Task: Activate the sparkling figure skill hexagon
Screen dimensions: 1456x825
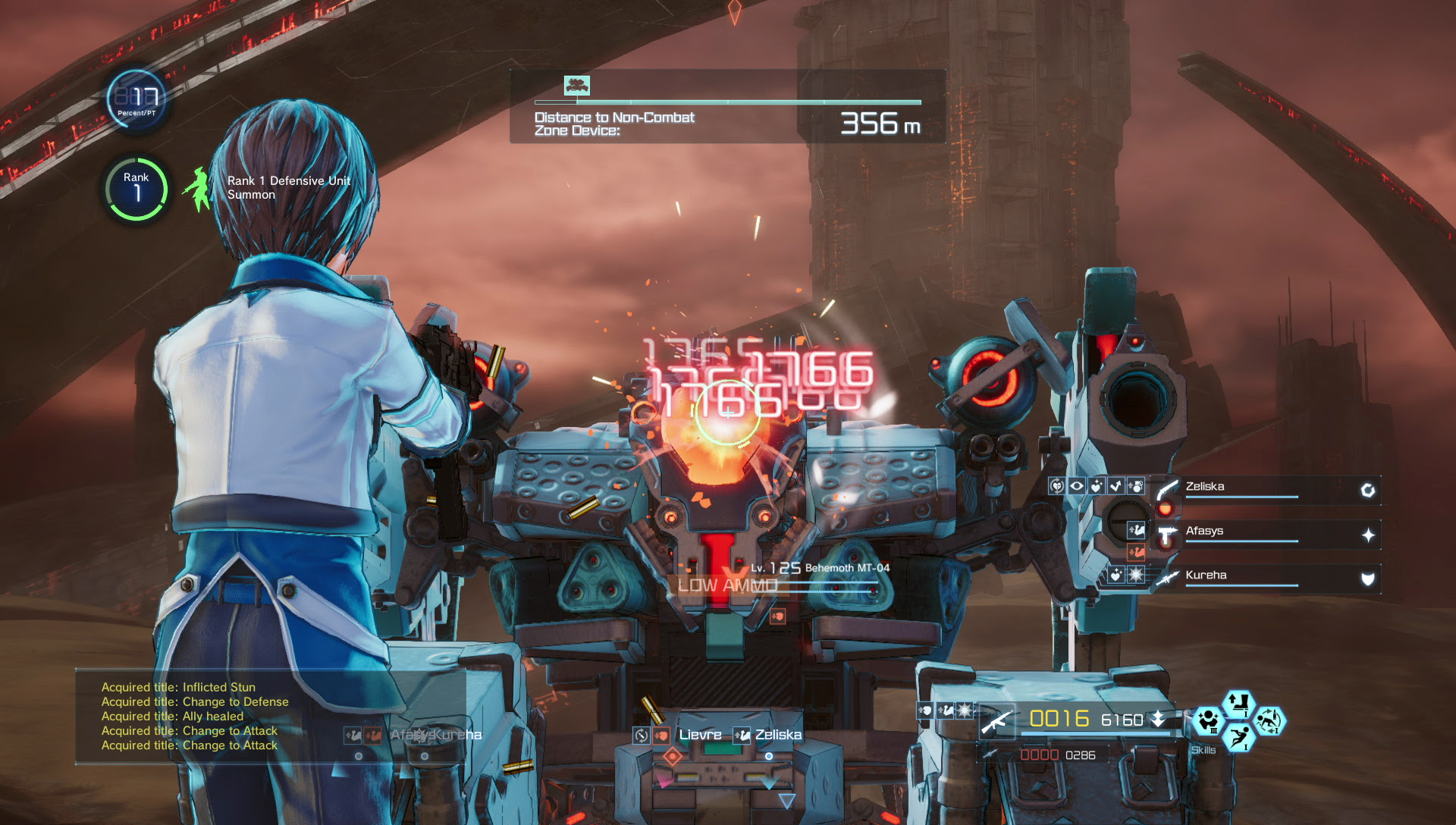Action: coord(1208,720)
